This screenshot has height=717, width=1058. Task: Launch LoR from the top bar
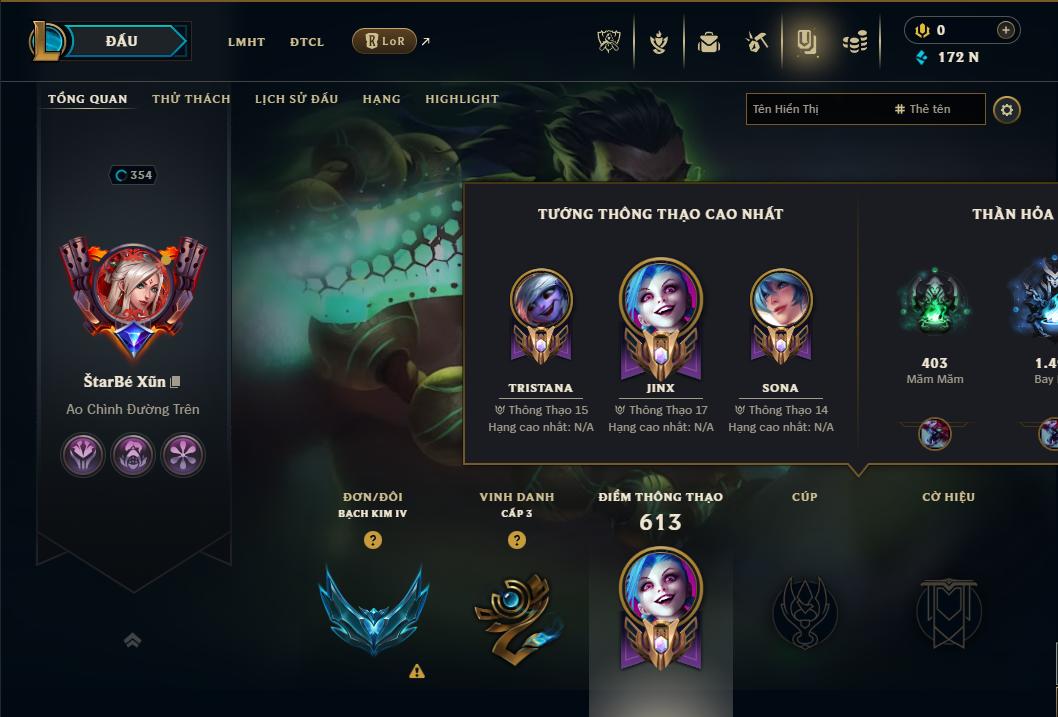[x=385, y=41]
